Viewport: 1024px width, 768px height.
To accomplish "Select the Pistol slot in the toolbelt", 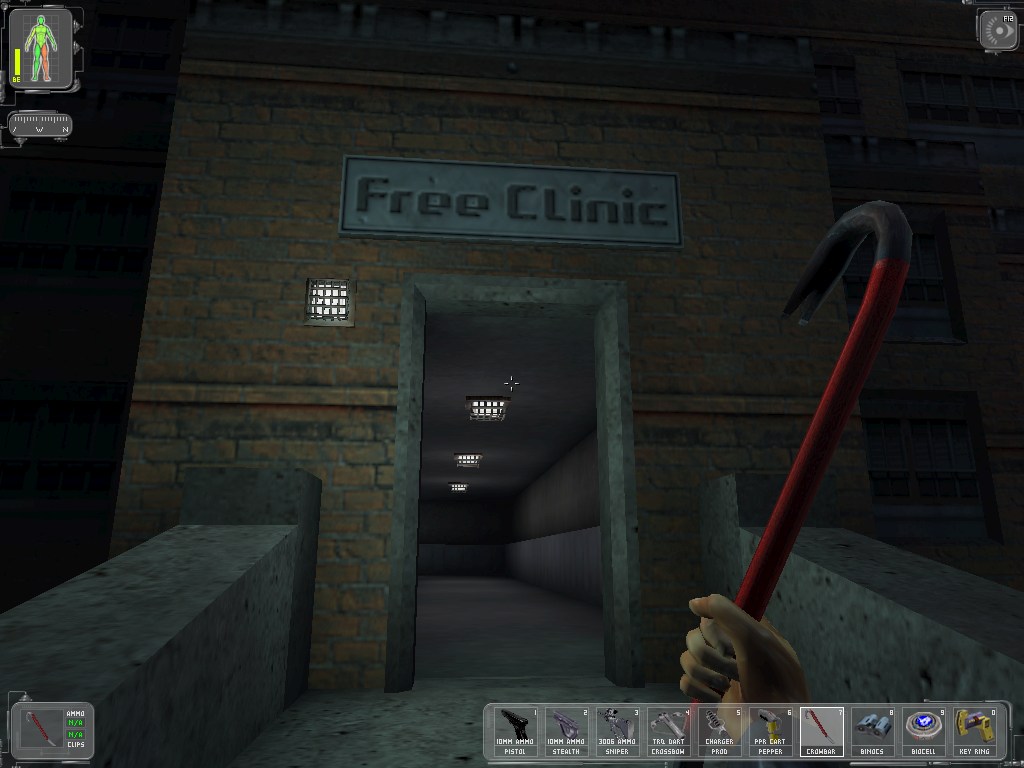I will [515, 731].
